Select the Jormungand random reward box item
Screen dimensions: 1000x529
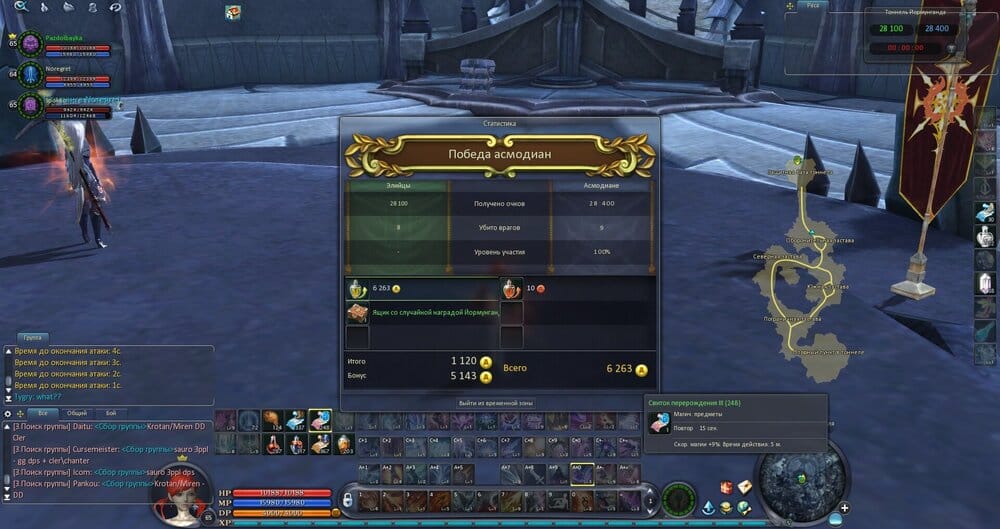click(x=357, y=313)
